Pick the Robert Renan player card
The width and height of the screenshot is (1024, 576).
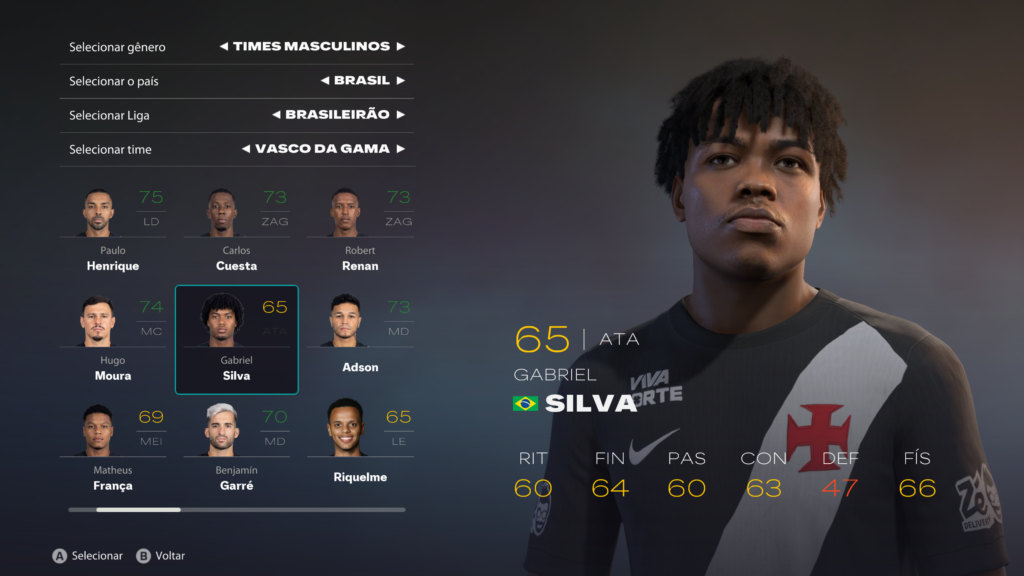[359, 230]
